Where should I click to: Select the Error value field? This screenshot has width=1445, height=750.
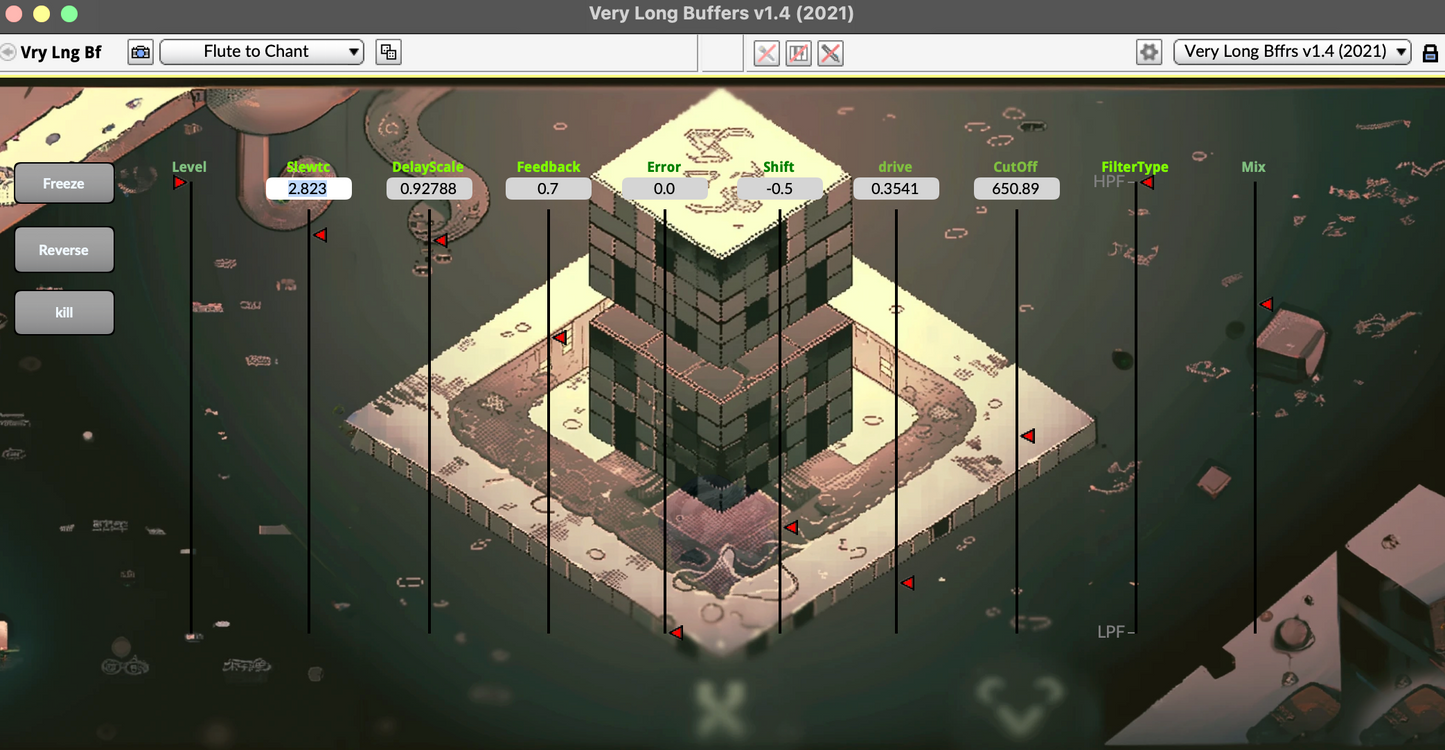[x=664, y=188]
